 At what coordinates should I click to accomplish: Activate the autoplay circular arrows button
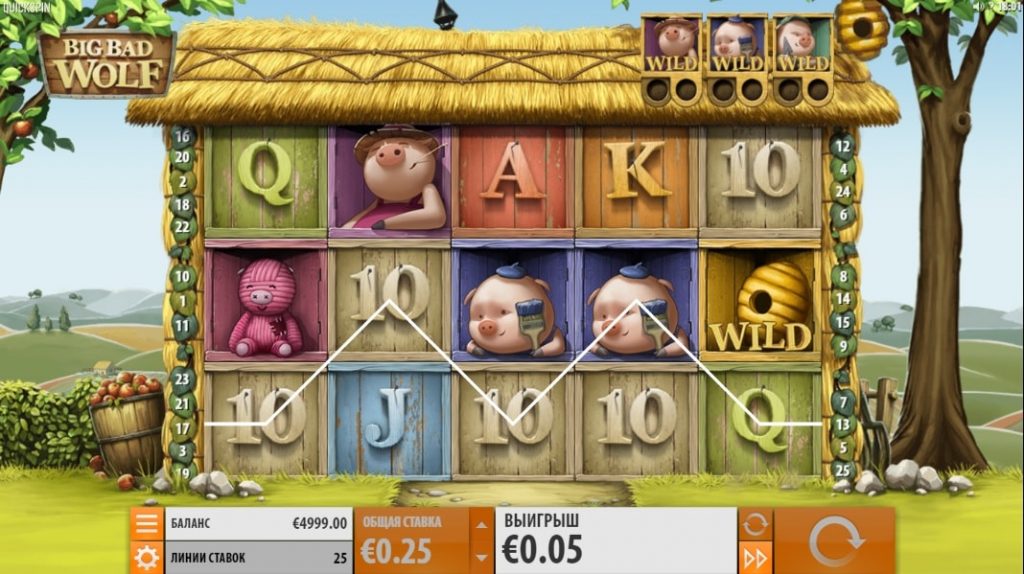[753, 524]
